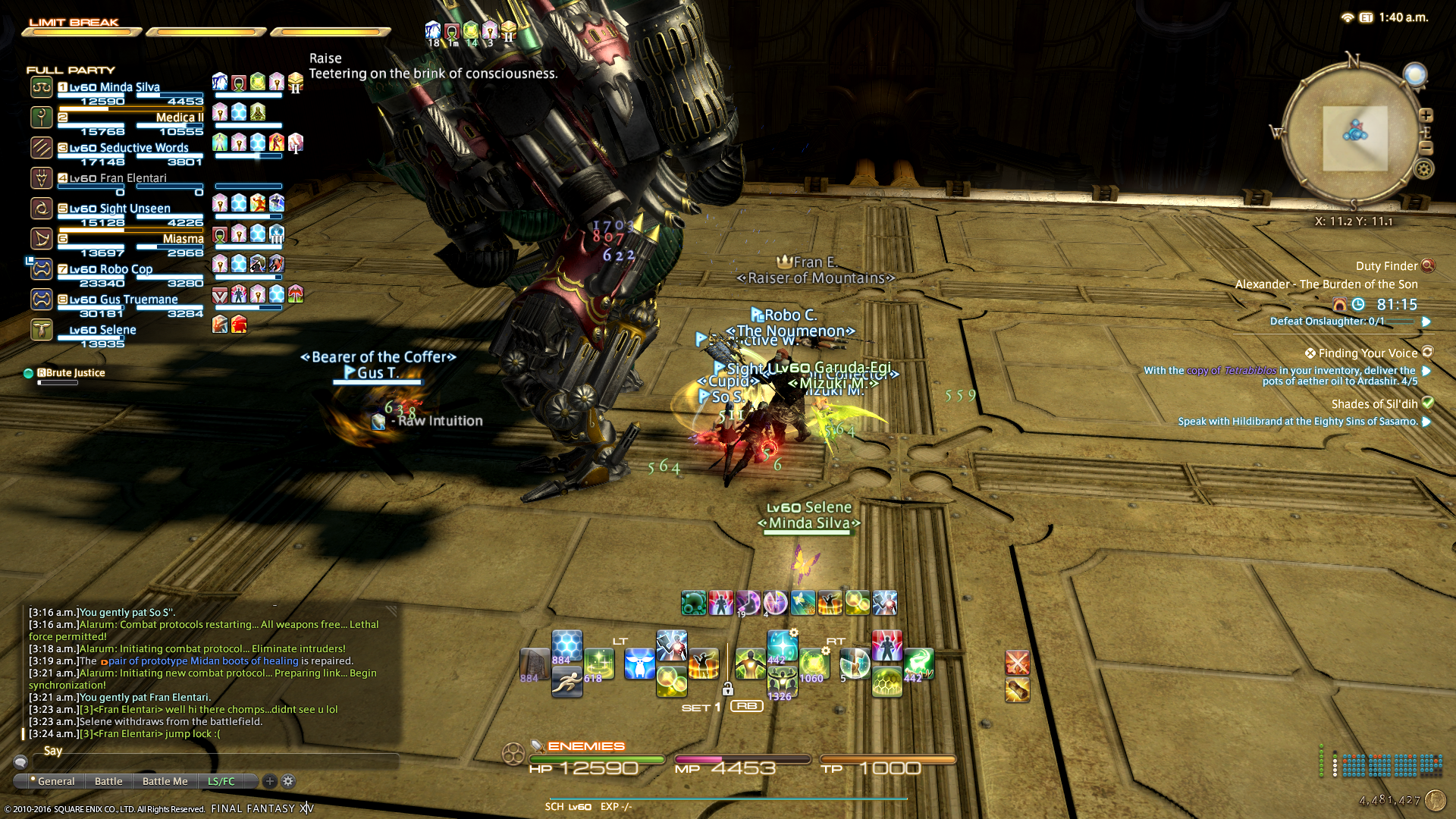Screen dimensions: 1456x819
Task: Focus the Say chat input field
Action: [x=212, y=752]
